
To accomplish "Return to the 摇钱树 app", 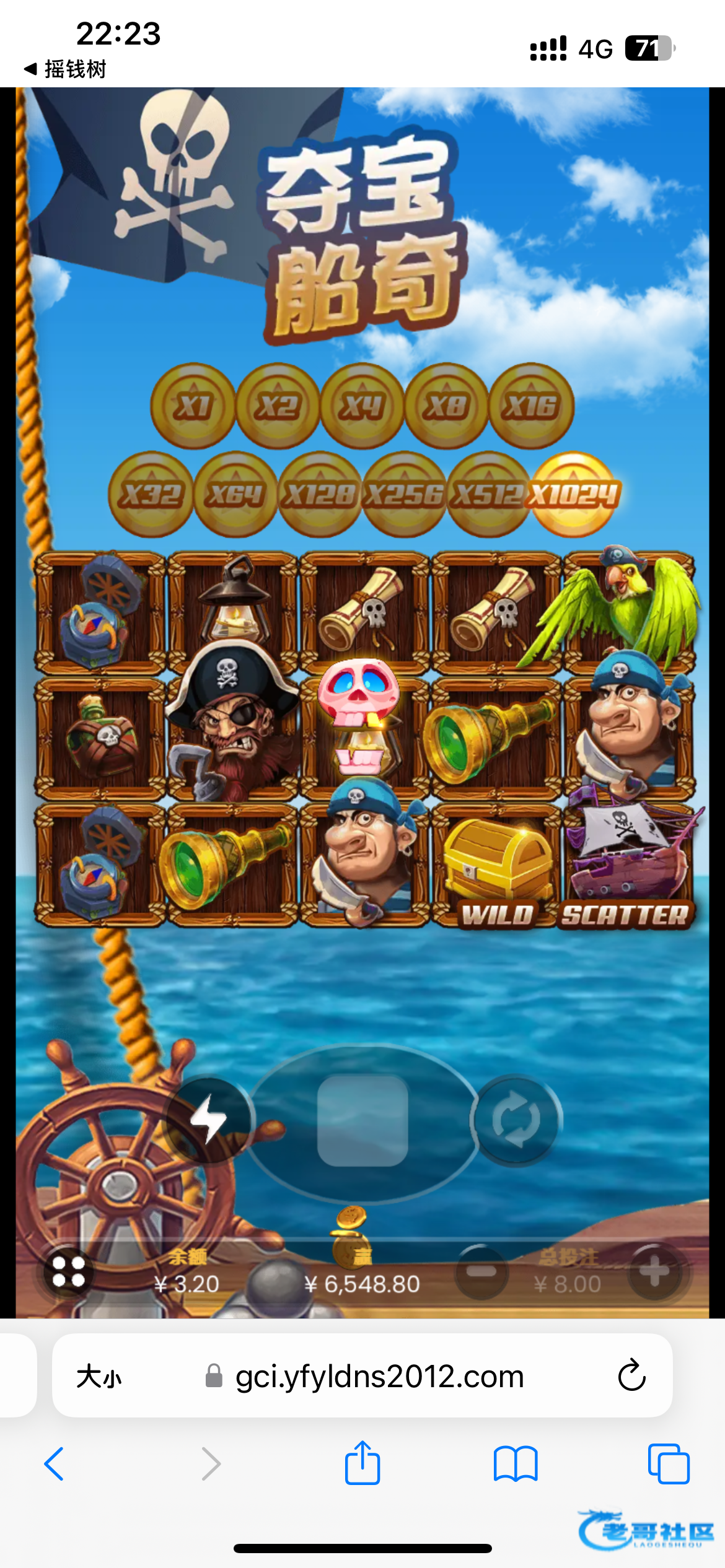I will pos(66,69).
